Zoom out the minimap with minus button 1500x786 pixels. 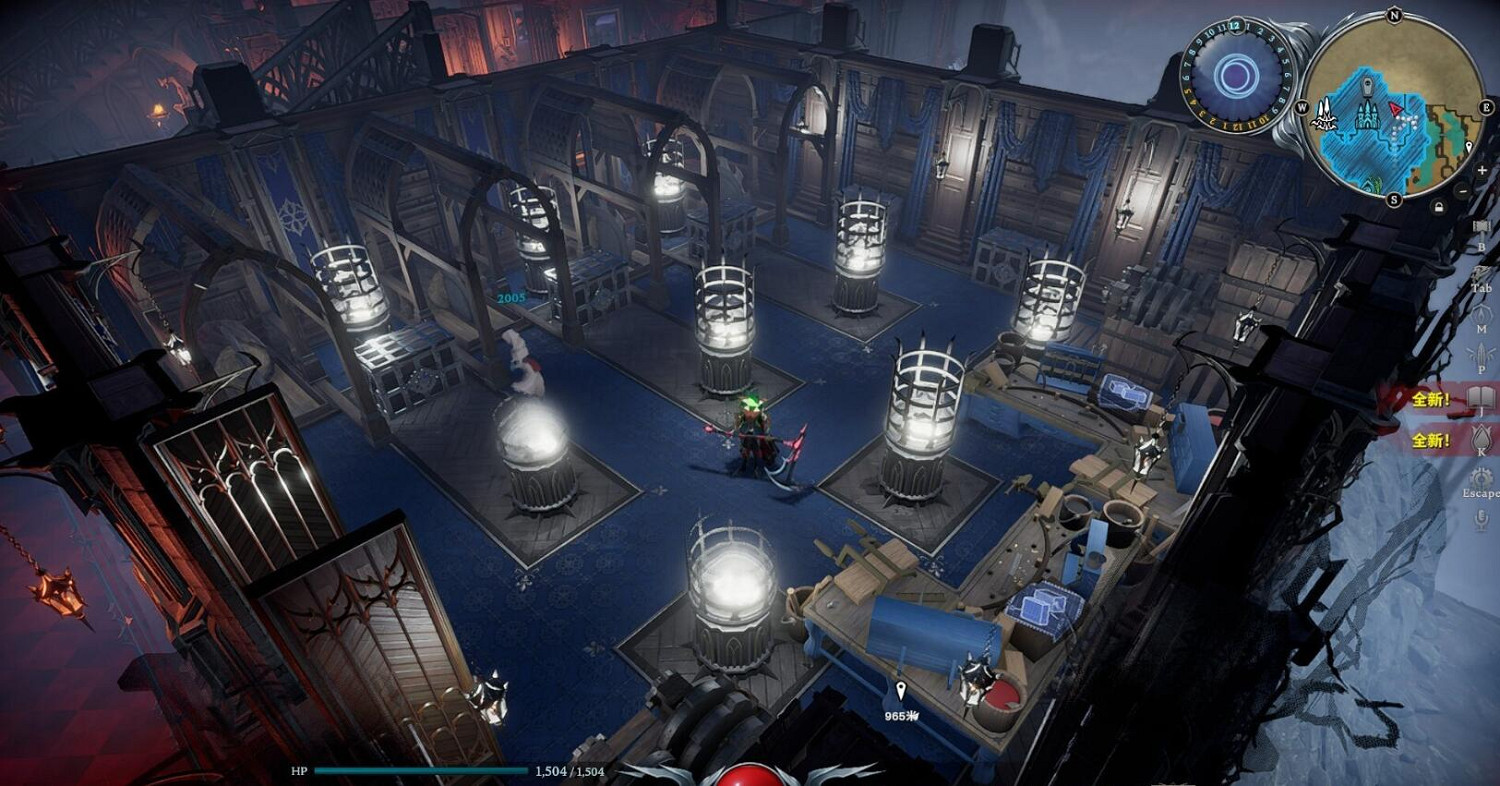(x=1463, y=189)
